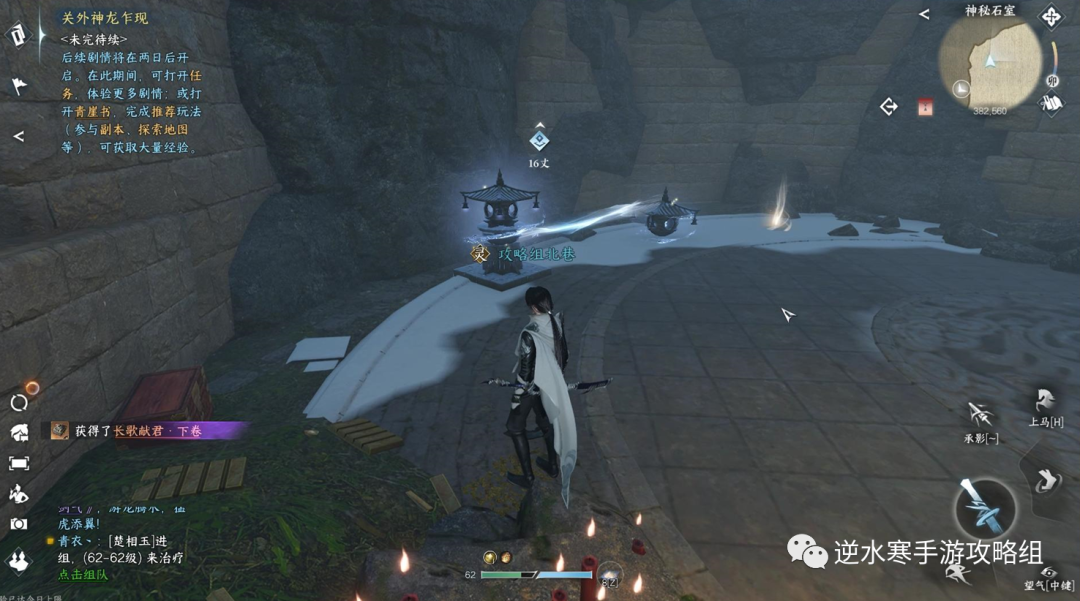The image size is (1080, 601).
Task: Open the camera screenshot mode
Action: pyautogui.click(x=19, y=523)
